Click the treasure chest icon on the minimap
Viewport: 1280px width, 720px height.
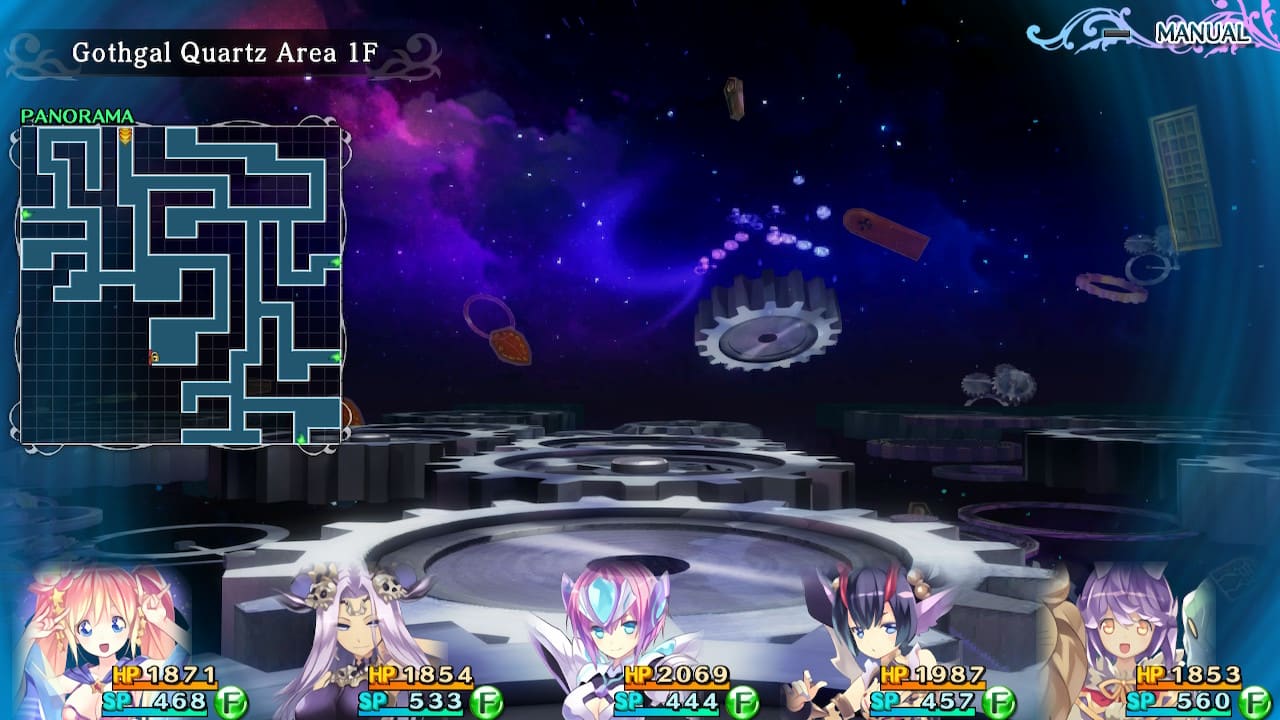[x=156, y=356]
